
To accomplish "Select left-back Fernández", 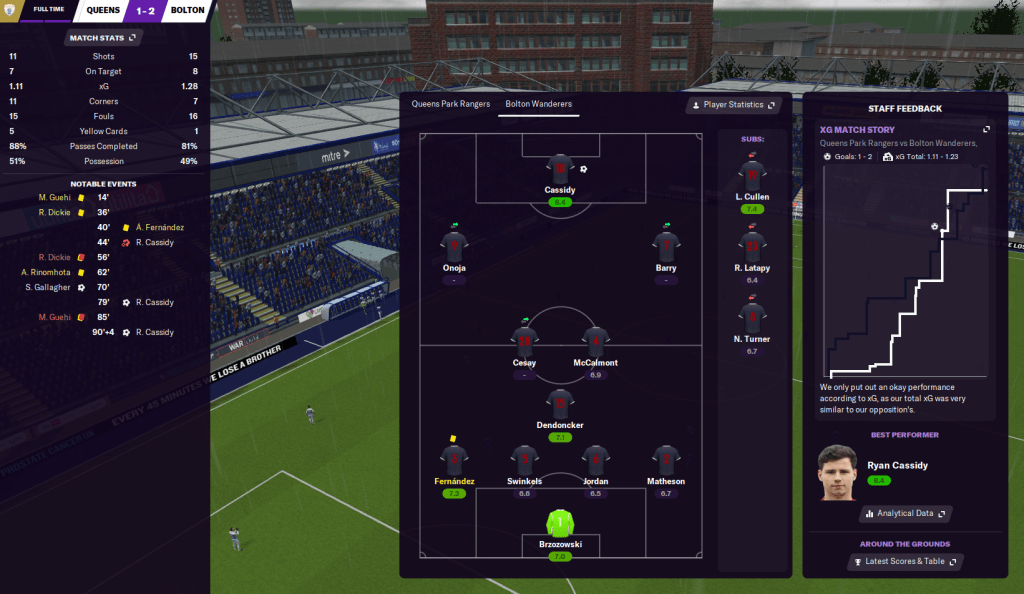I will 454,461.
